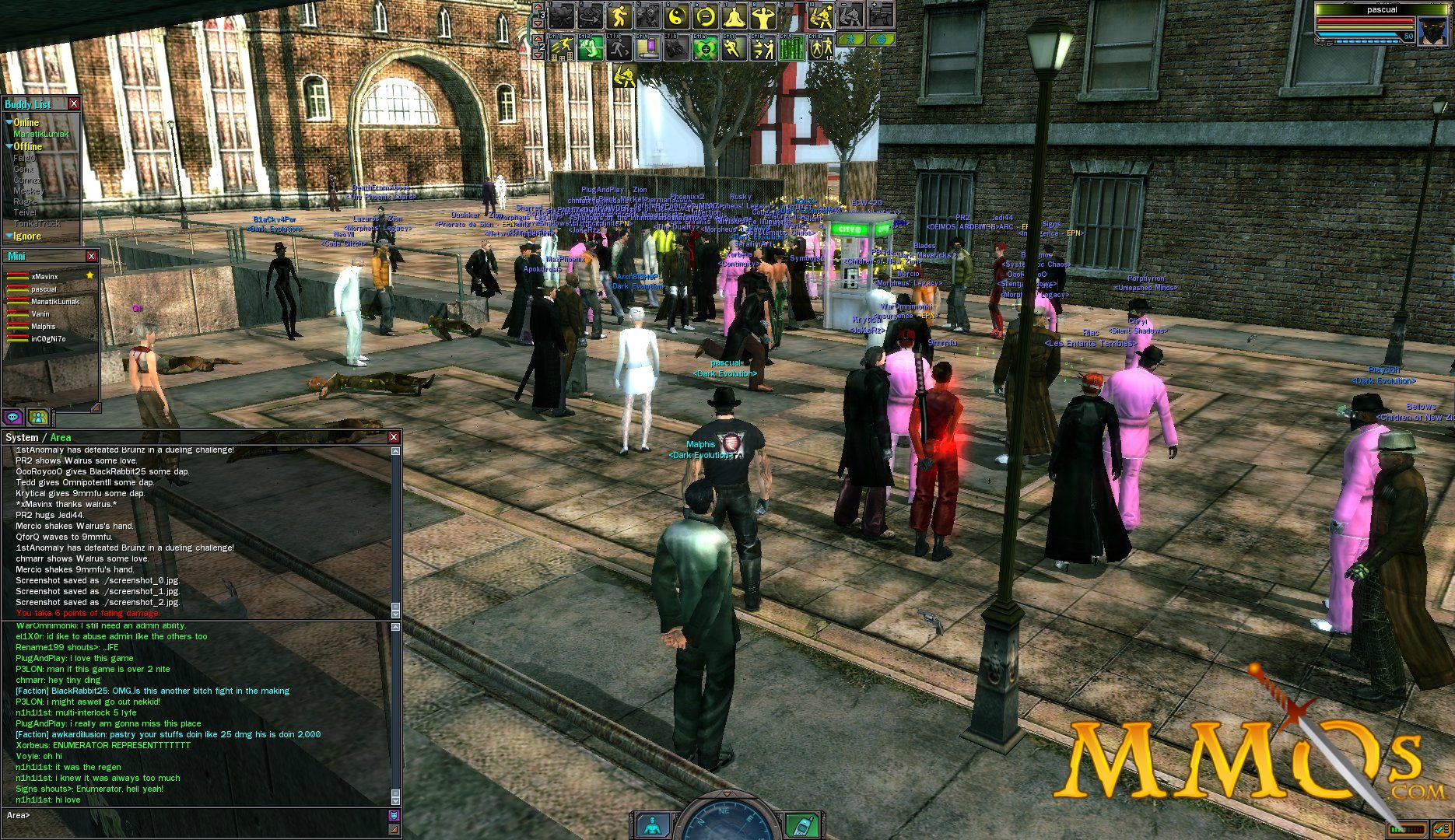Collapse the Online section in Buddy List
The height and width of the screenshot is (840, 1455).
pyautogui.click(x=9, y=122)
